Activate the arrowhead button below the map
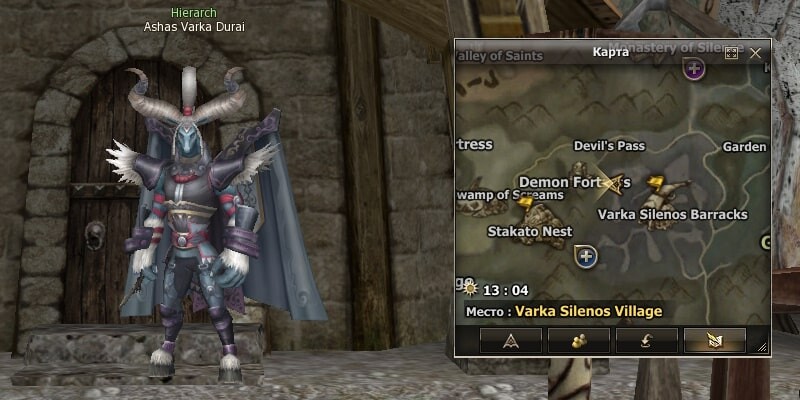The height and width of the screenshot is (400, 800). click(x=510, y=340)
